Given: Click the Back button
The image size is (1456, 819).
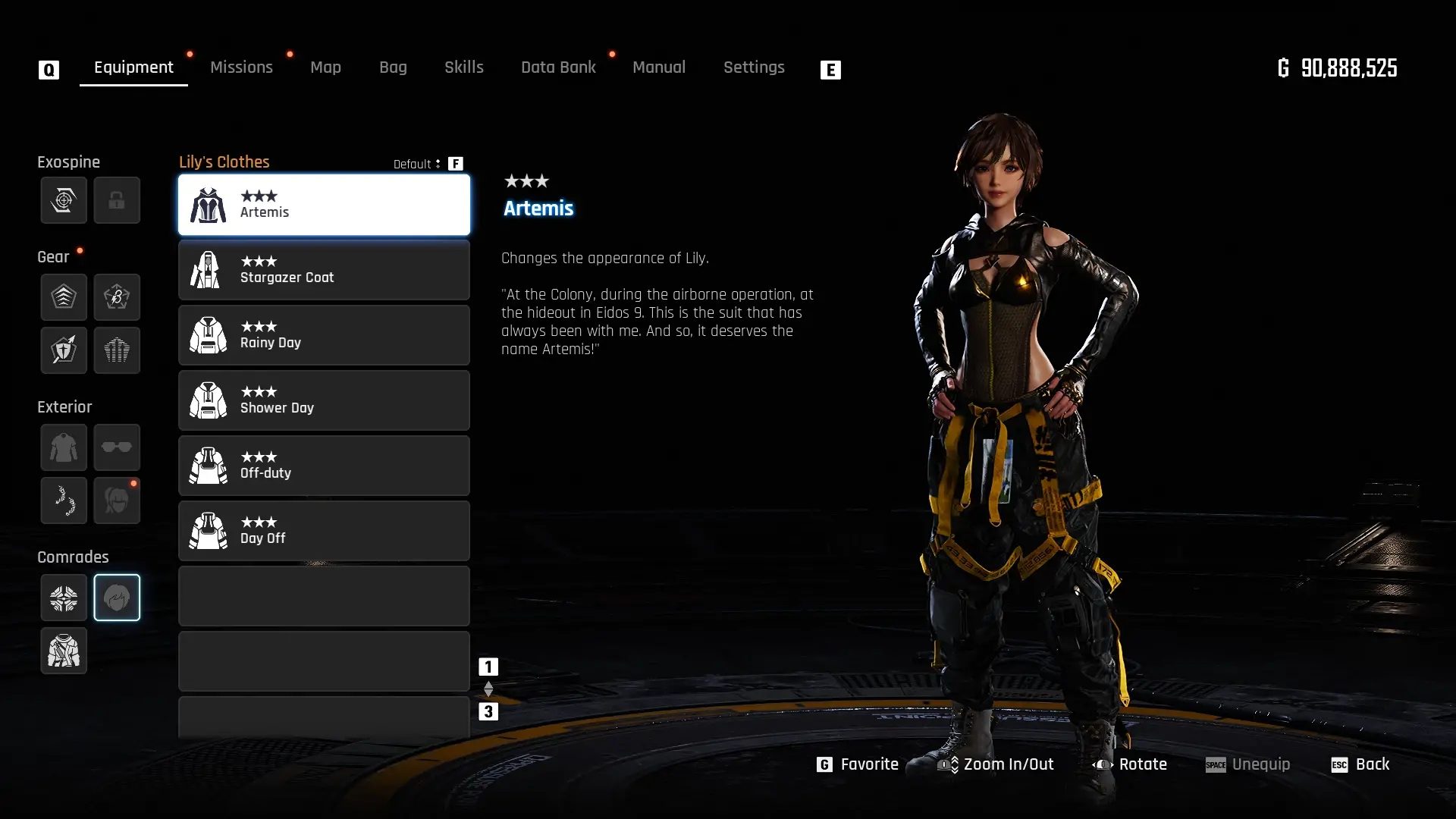Looking at the screenshot, I should click(1360, 764).
